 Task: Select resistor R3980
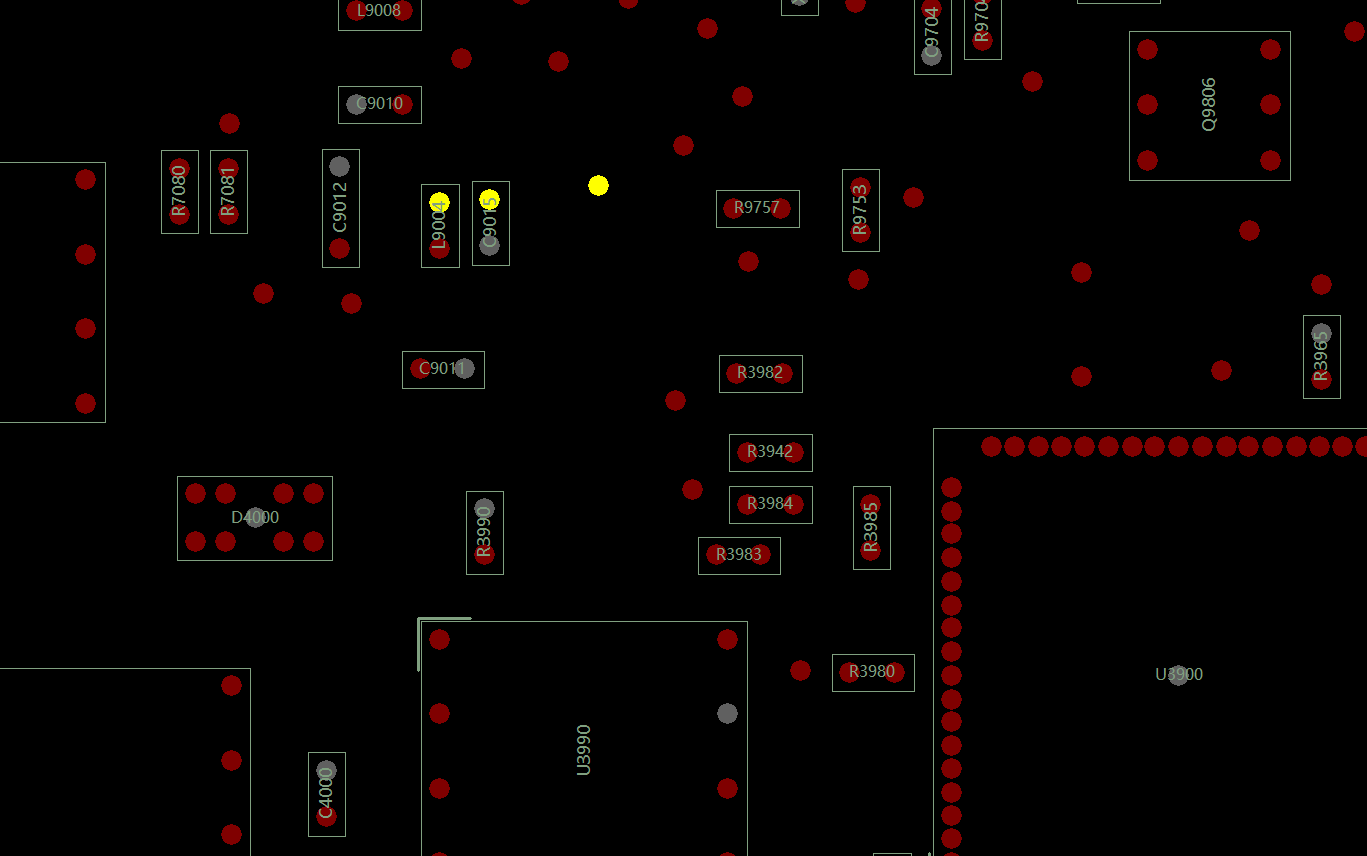click(x=872, y=672)
